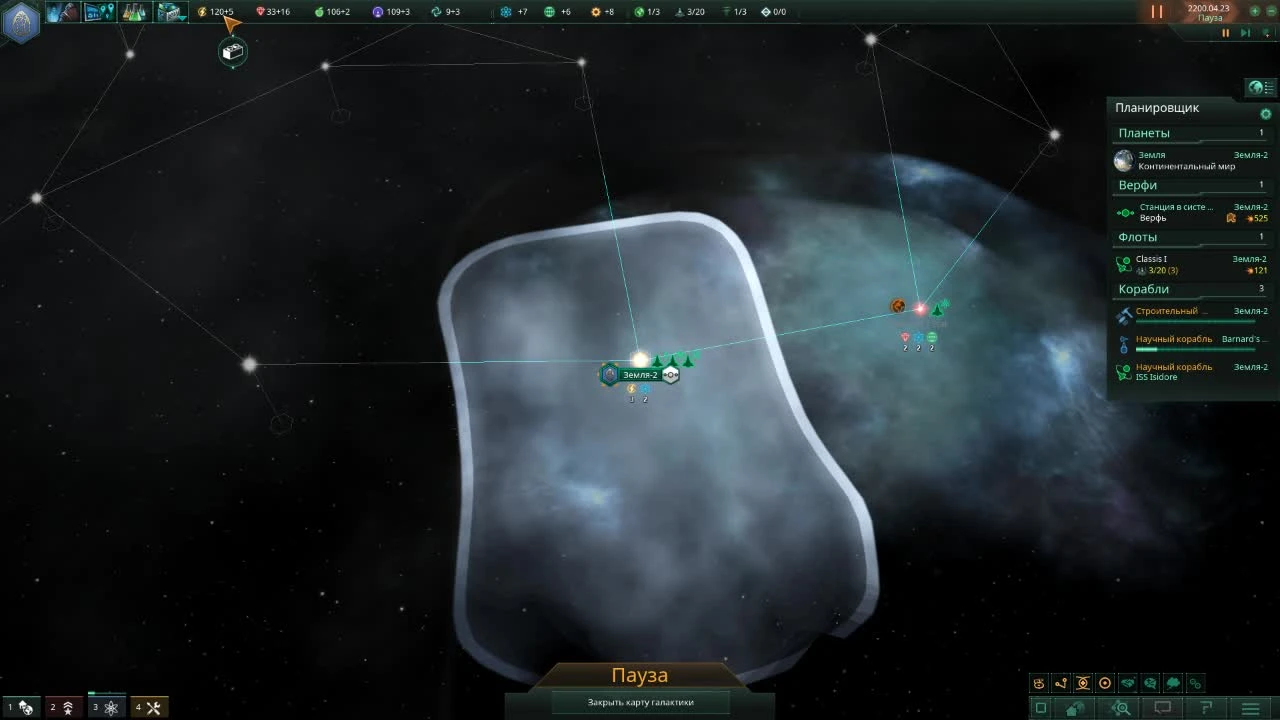Open the Ship Designer icon in the top toolbar
This screenshot has height=720, width=1280.
[168, 11]
